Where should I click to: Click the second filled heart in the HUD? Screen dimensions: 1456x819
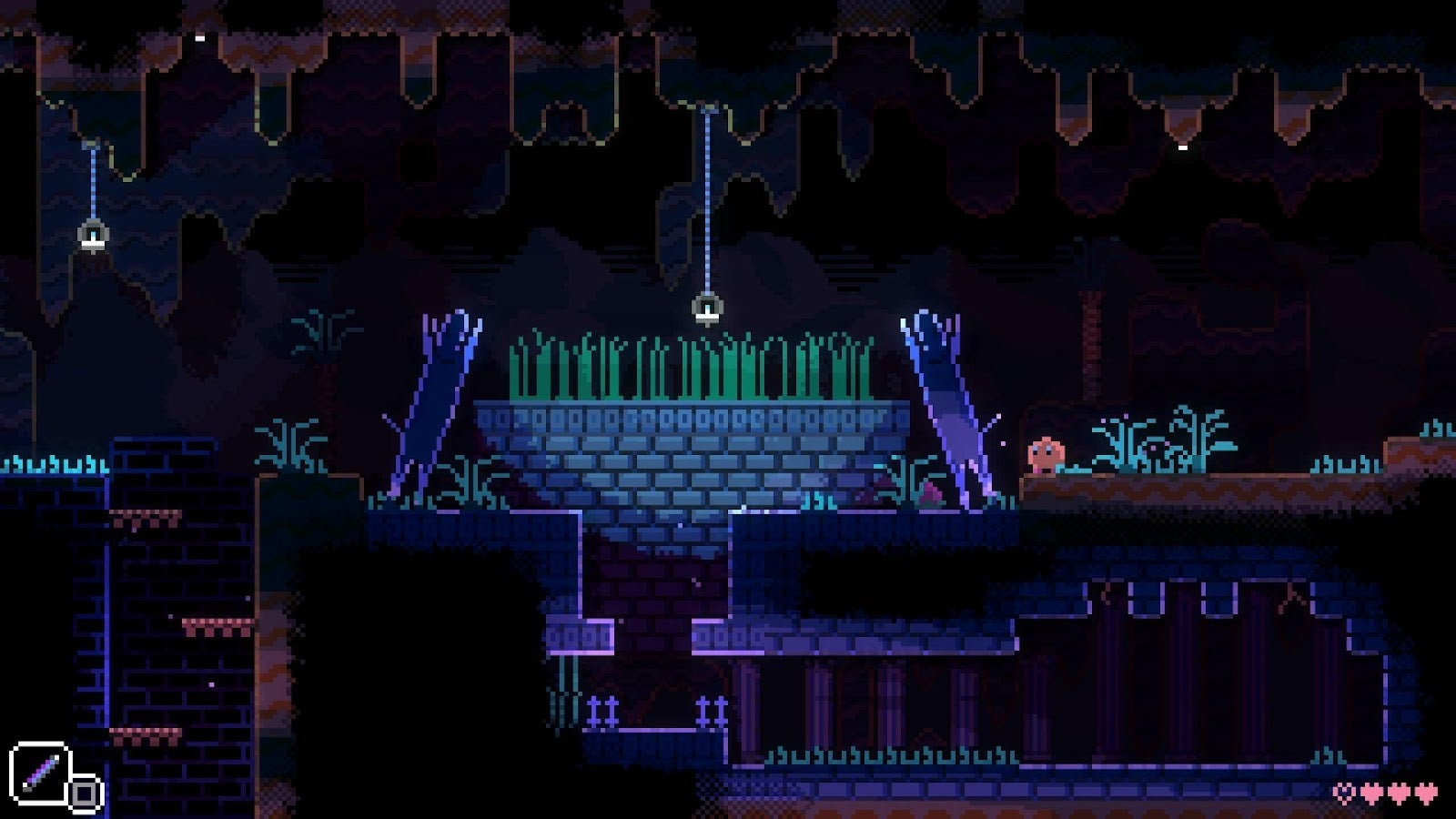pyautogui.click(x=1370, y=791)
